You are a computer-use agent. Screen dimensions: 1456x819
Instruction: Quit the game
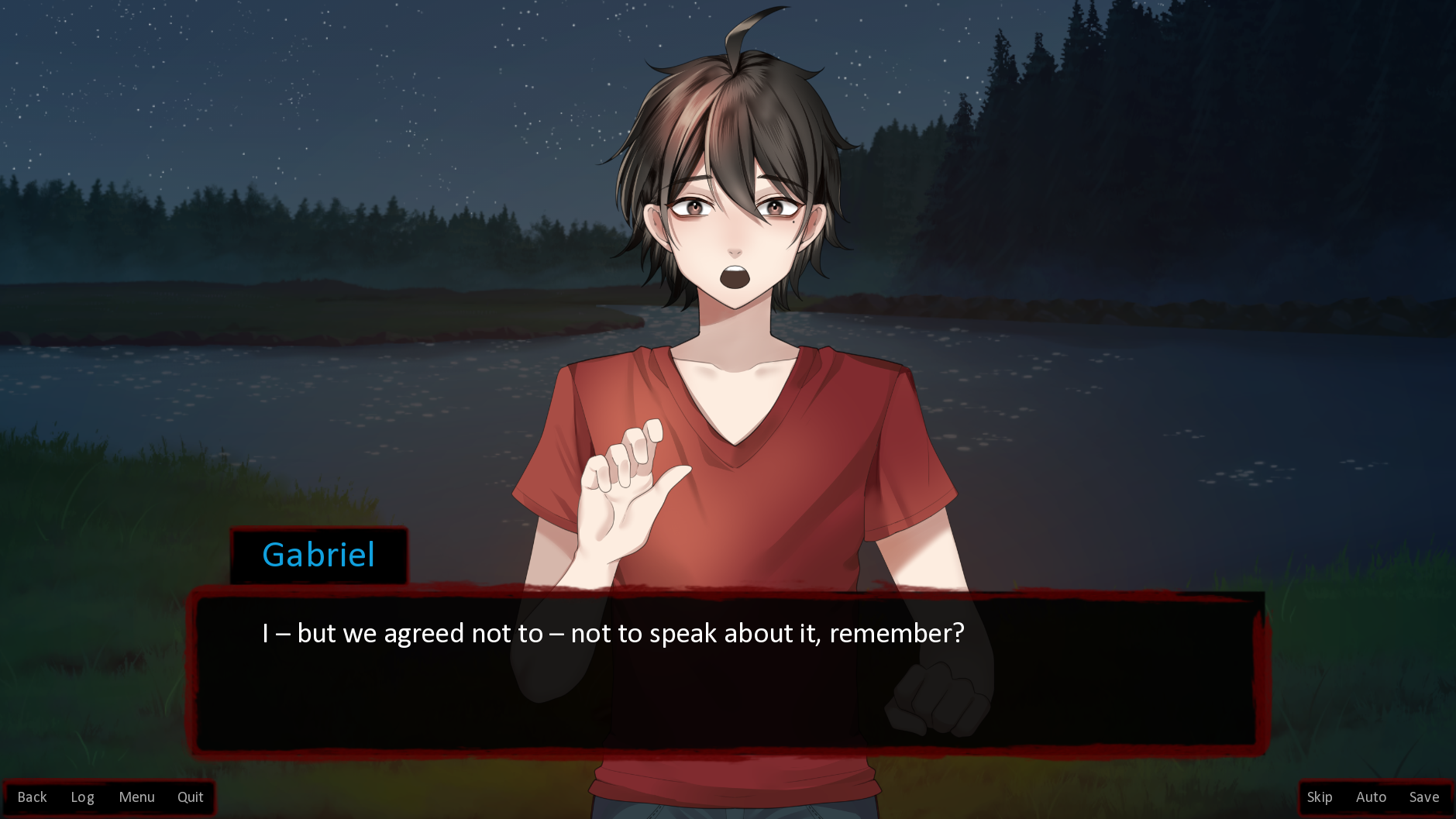coord(190,797)
